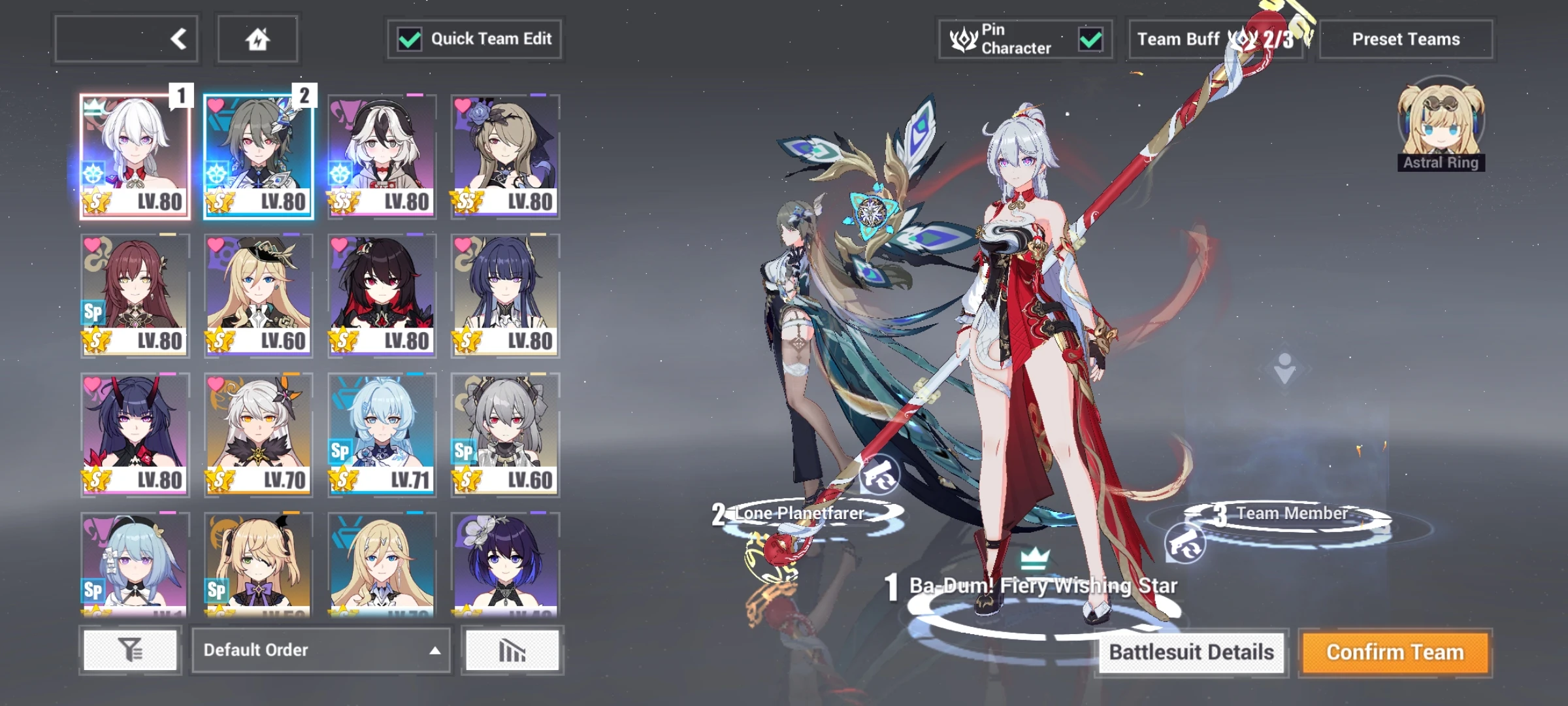Uncheck the Quick Team Edit checkbox
This screenshot has width=1568, height=706.
(410, 39)
